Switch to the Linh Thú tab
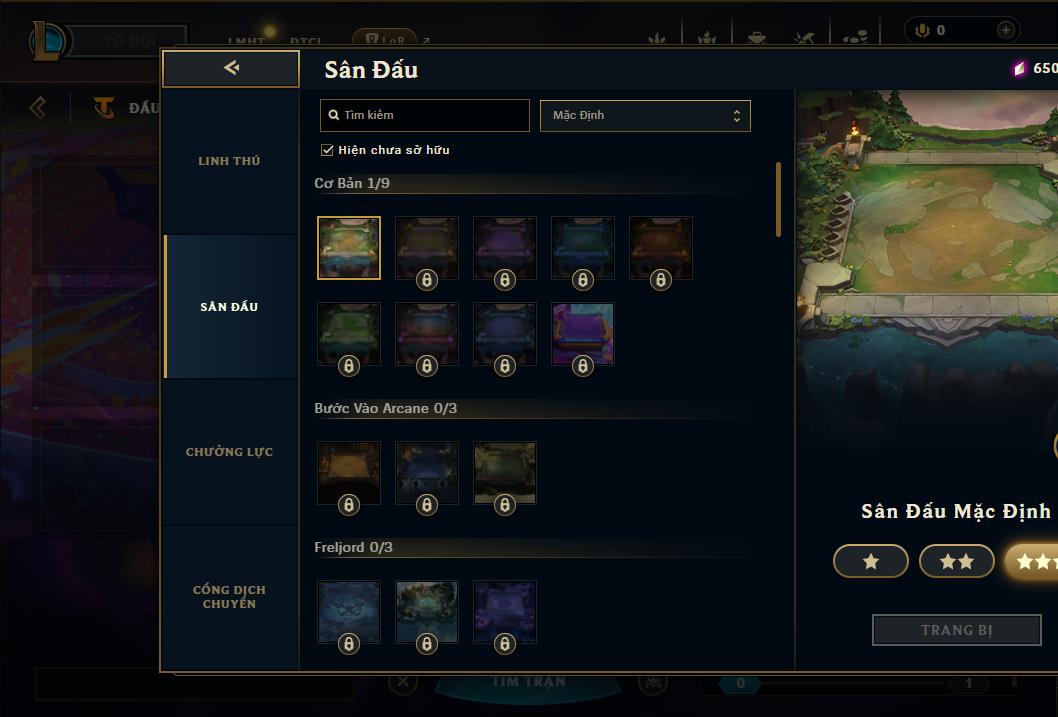This screenshot has height=717, width=1058. tap(229, 161)
